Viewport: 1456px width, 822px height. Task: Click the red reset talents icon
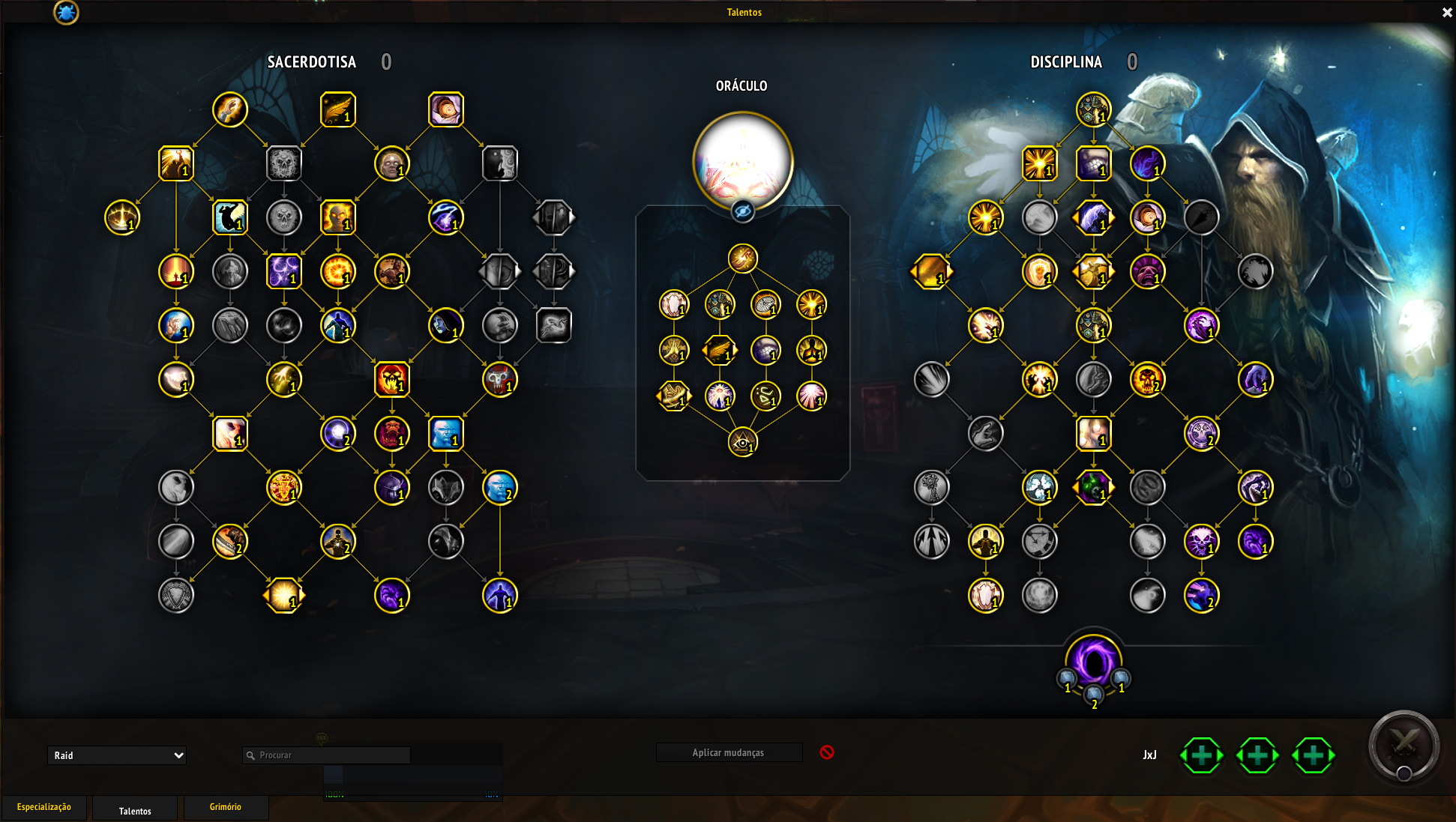pos(827,752)
